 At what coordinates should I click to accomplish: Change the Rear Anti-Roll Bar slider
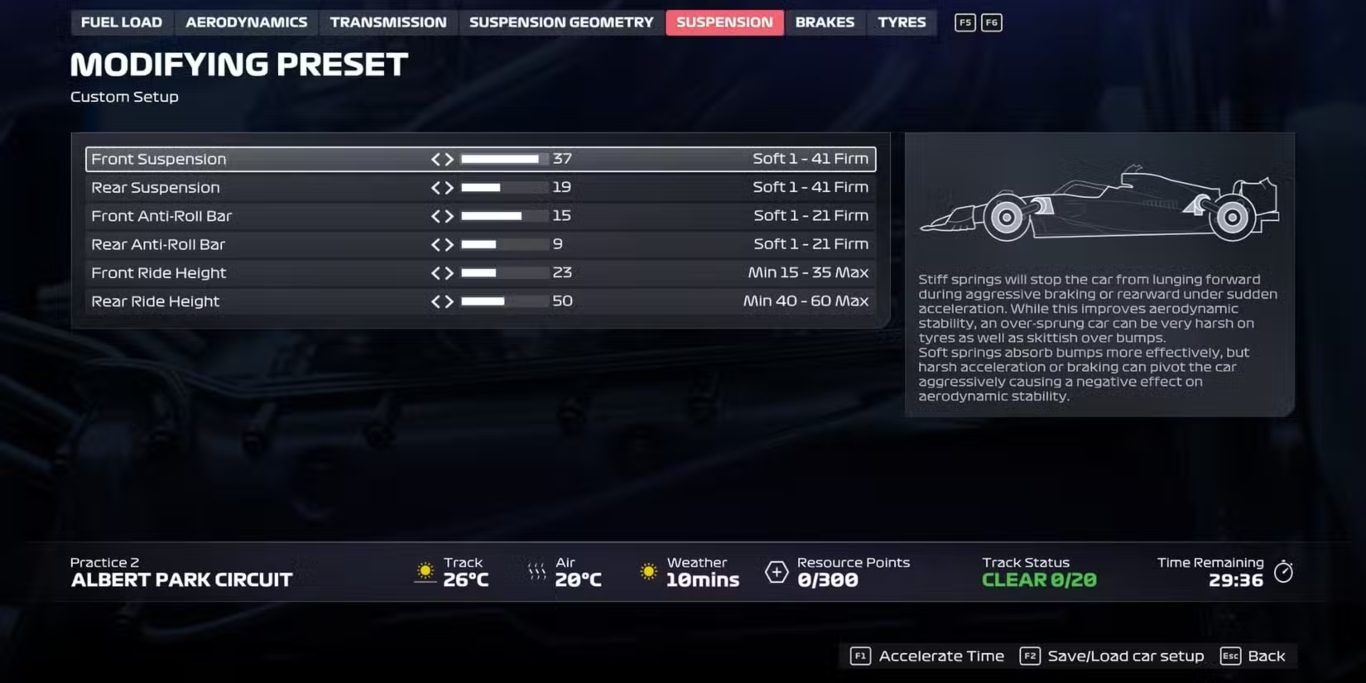[504, 245]
